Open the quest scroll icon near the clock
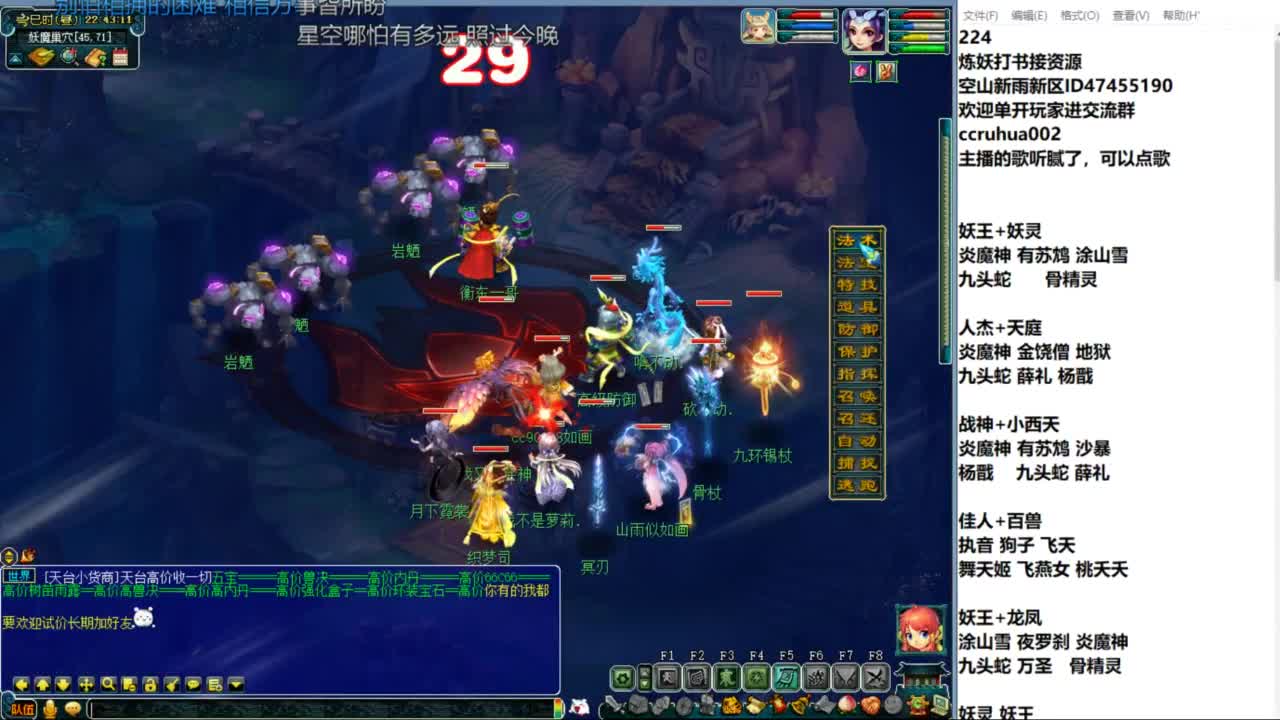Viewport: 1280px width, 720px height. pyautogui.click(x=95, y=57)
